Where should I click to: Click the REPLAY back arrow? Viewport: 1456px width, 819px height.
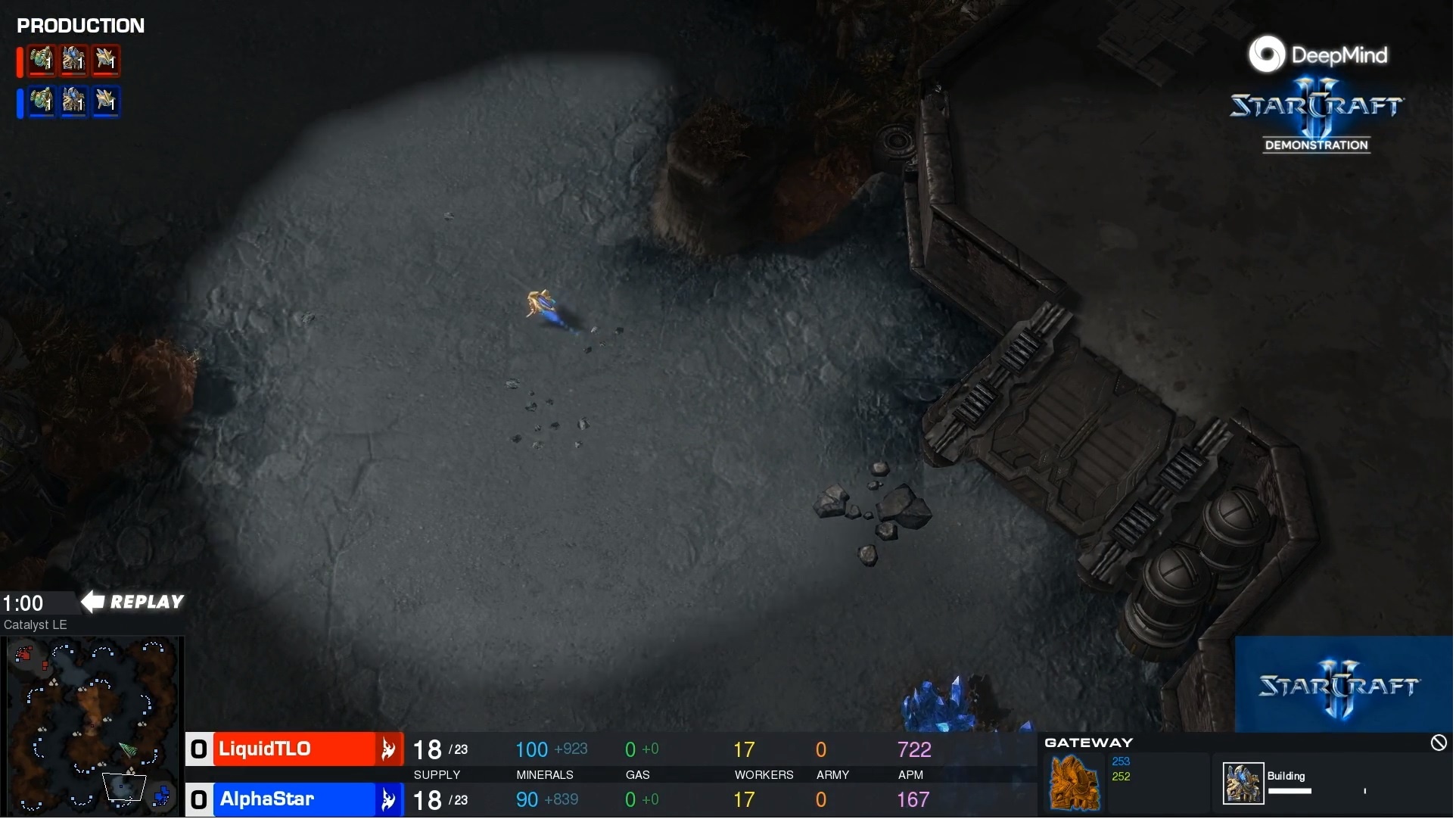click(92, 602)
